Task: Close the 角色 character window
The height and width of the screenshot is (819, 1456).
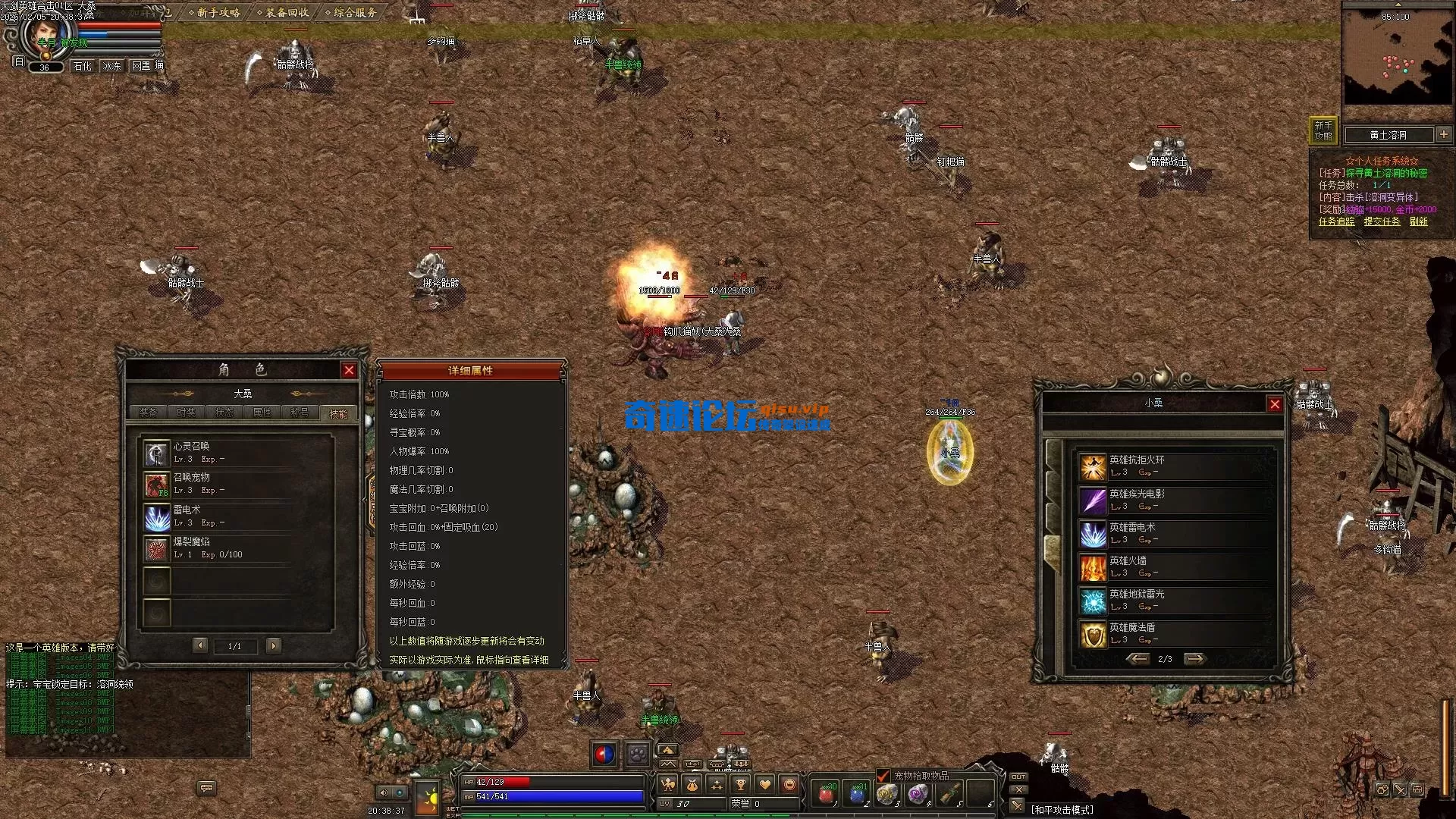Action: (x=349, y=370)
